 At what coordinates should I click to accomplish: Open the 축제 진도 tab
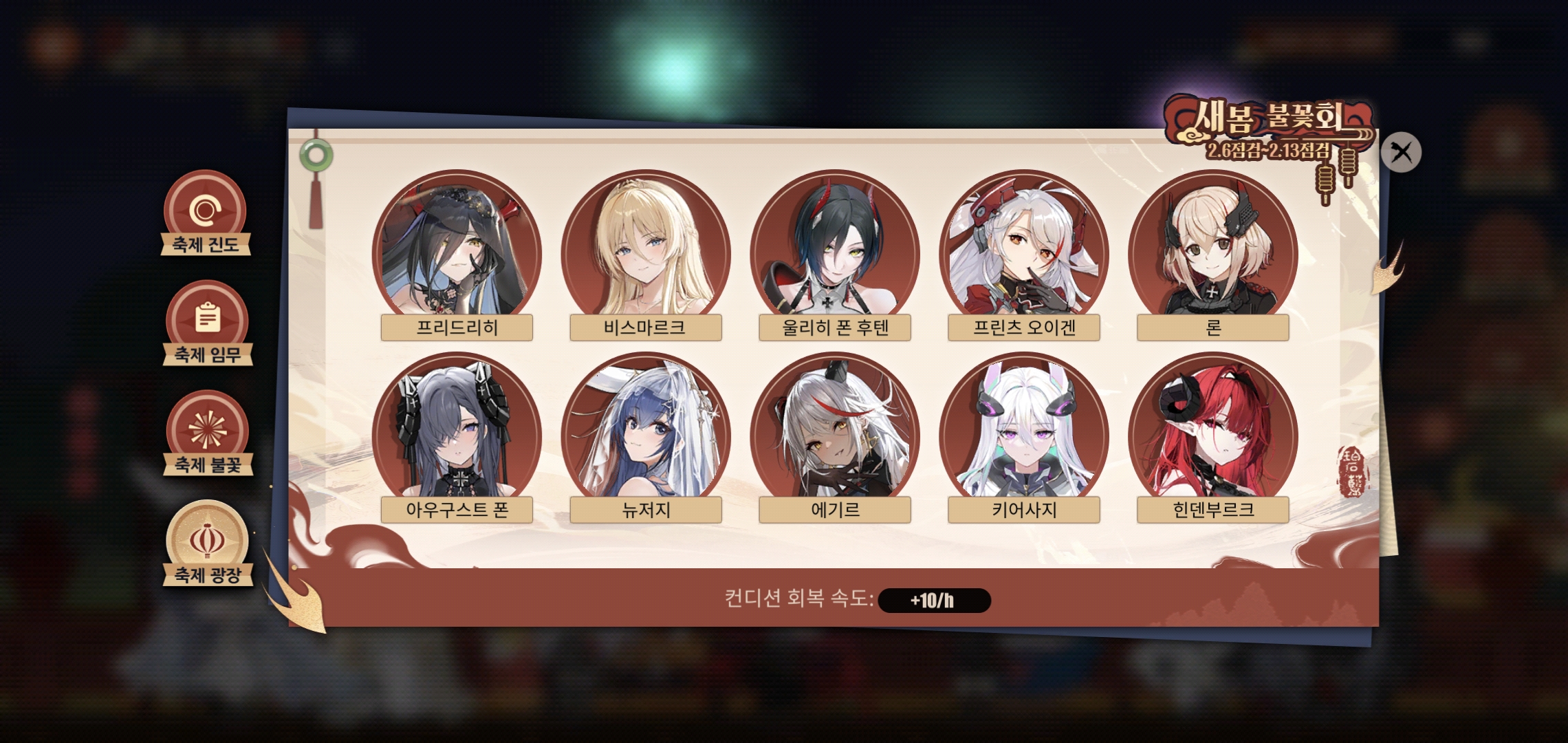coord(205,213)
